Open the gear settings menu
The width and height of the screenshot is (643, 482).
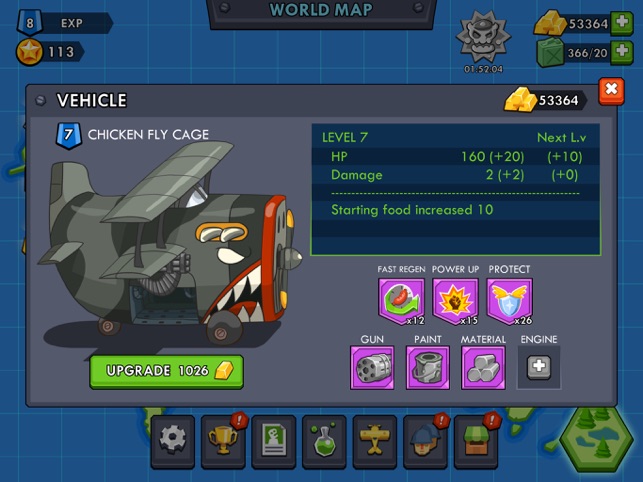[173, 440]
